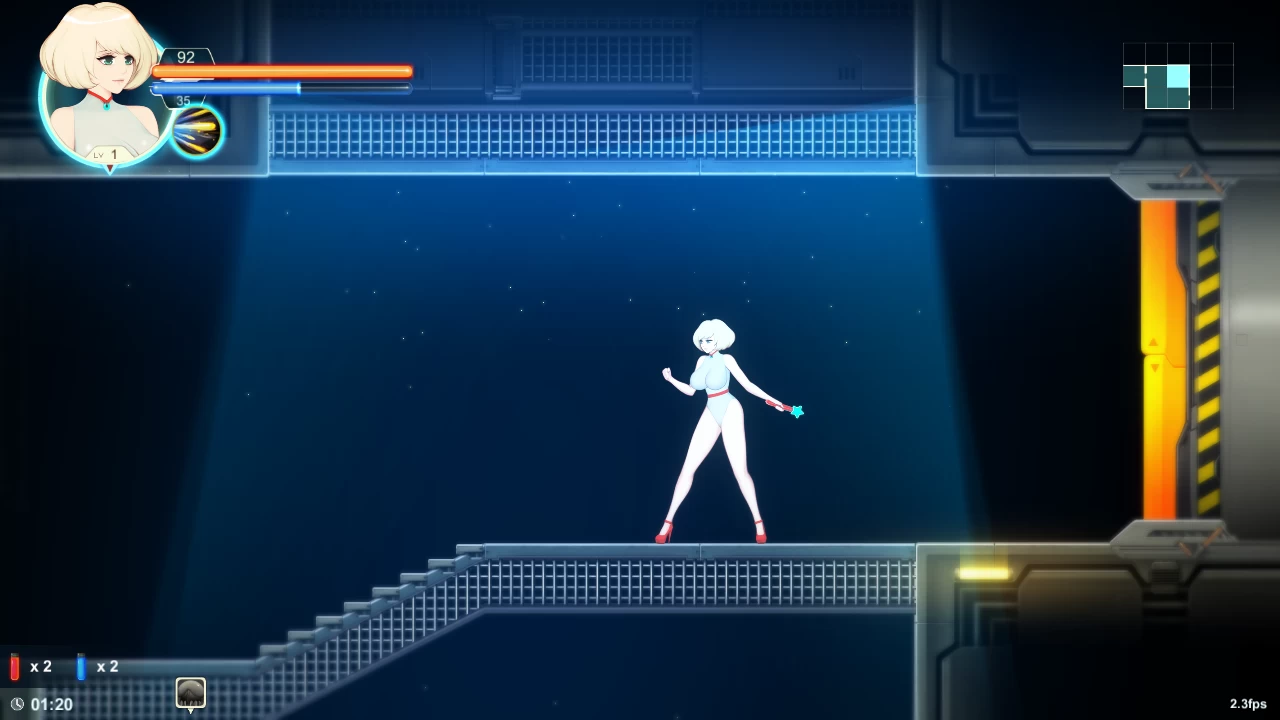This screenshot has height=720, width=1280.
Task: Click the x 2 red potion counter
Action: pyautogui.click(x=41, y=666)
